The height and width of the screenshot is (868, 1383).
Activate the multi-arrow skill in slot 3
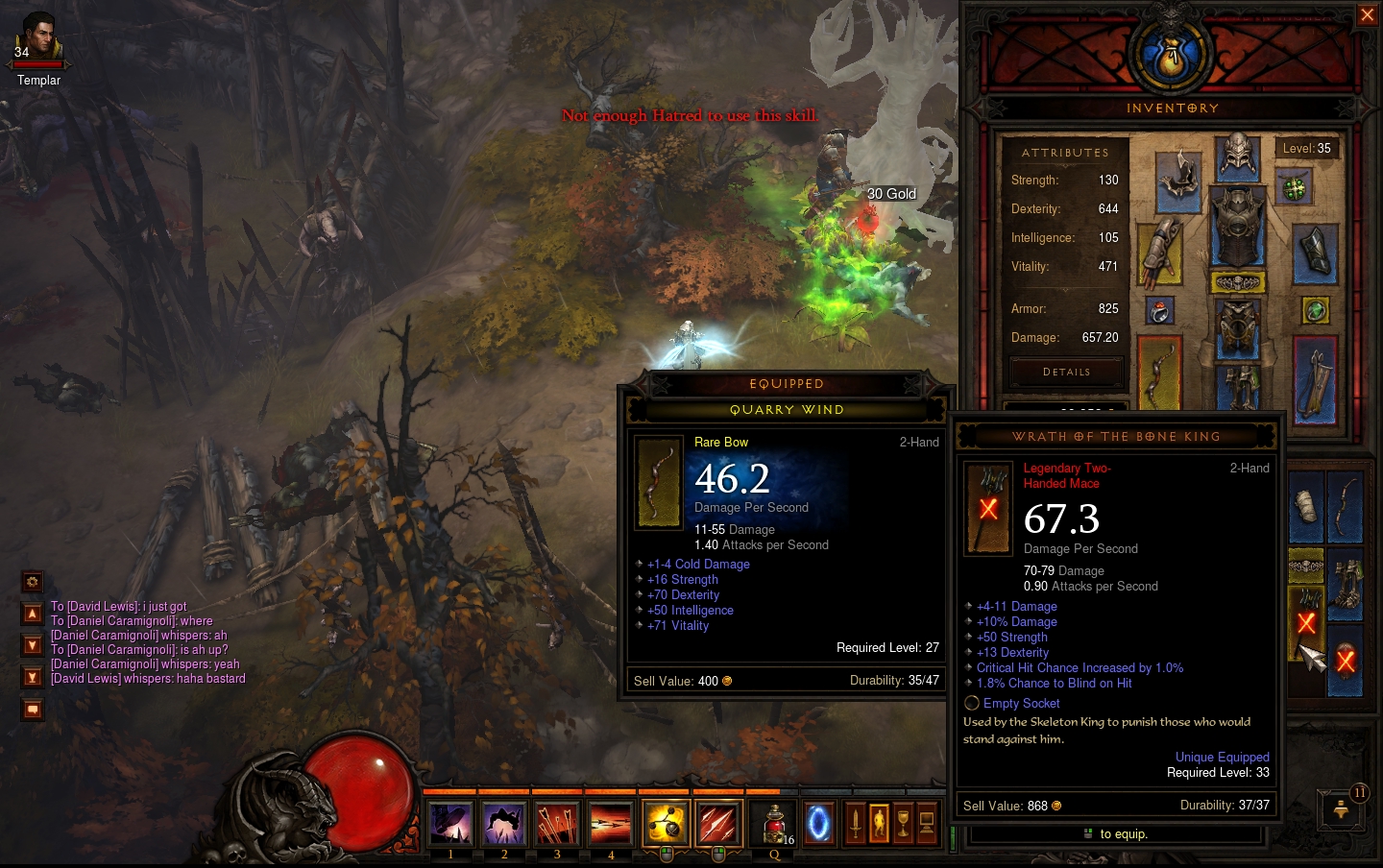[557, 824]
